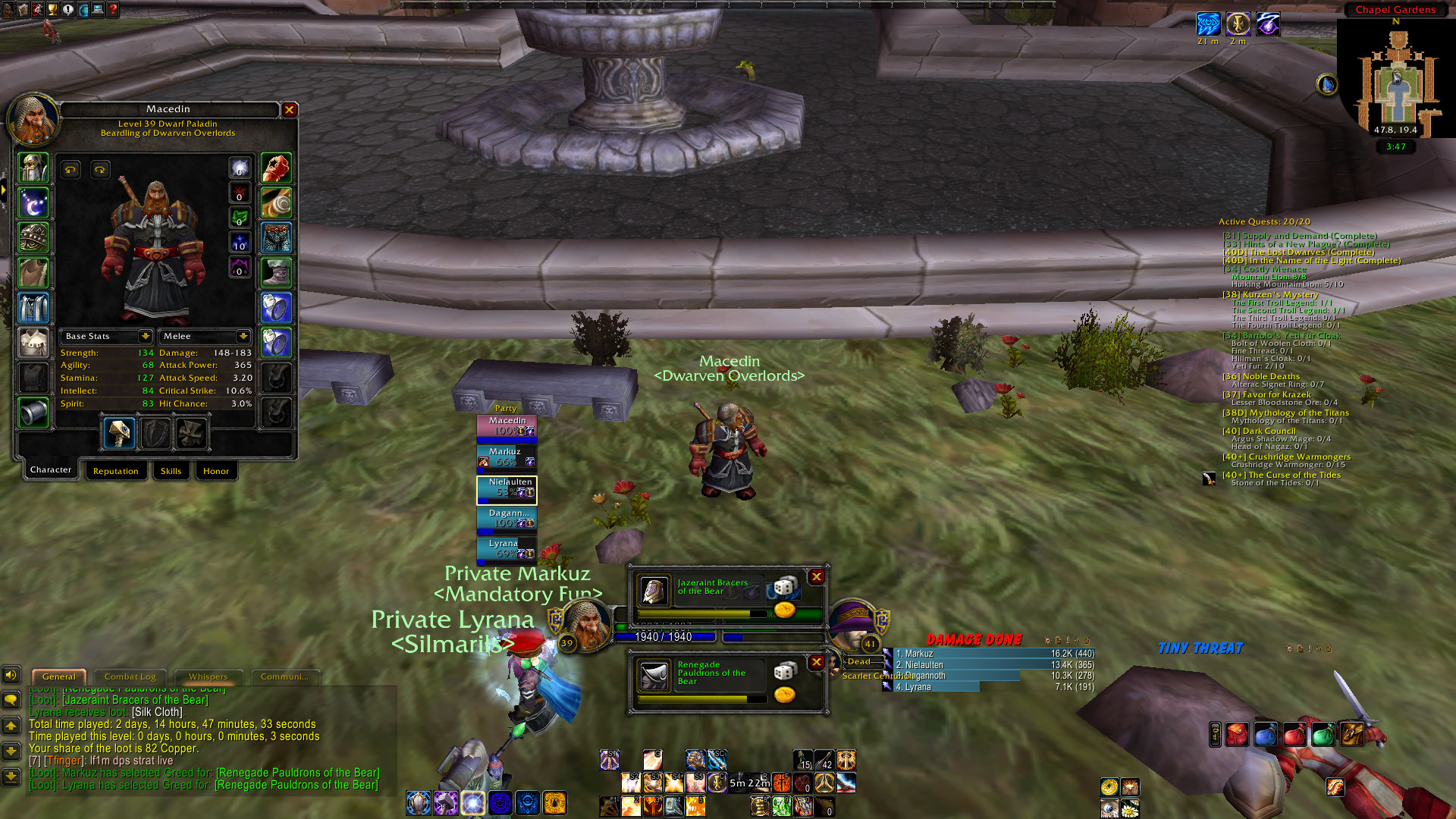Image resolution: width=1456 pixels, height=819 pixels.
Task: Pass on Renegade Pauldrons of the Bear
Action: (817, 662)
